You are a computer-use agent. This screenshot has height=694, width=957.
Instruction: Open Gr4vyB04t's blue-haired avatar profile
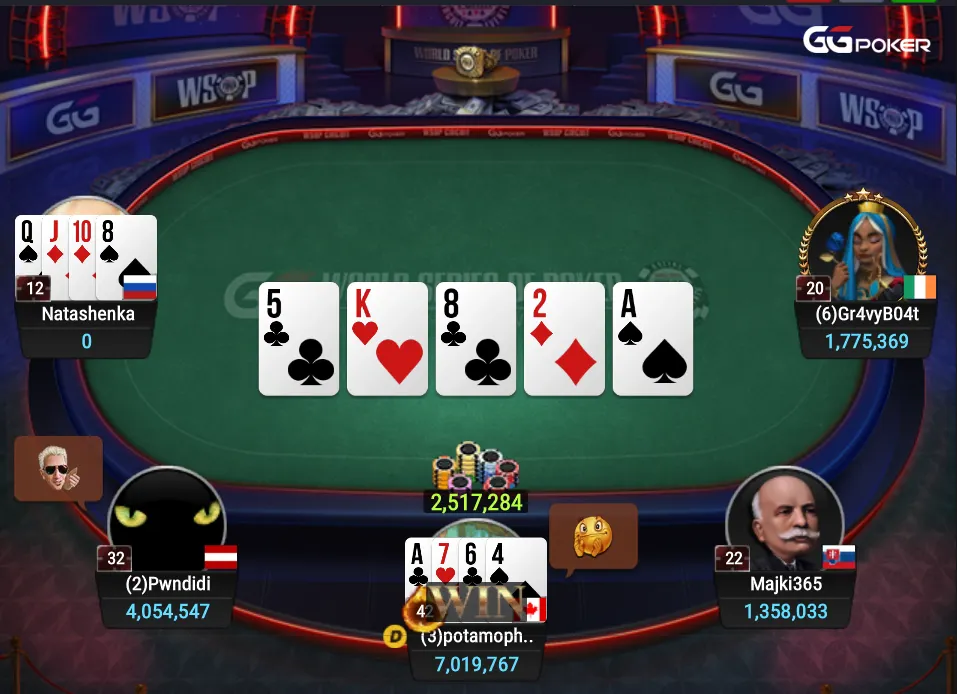pos(864,244)
